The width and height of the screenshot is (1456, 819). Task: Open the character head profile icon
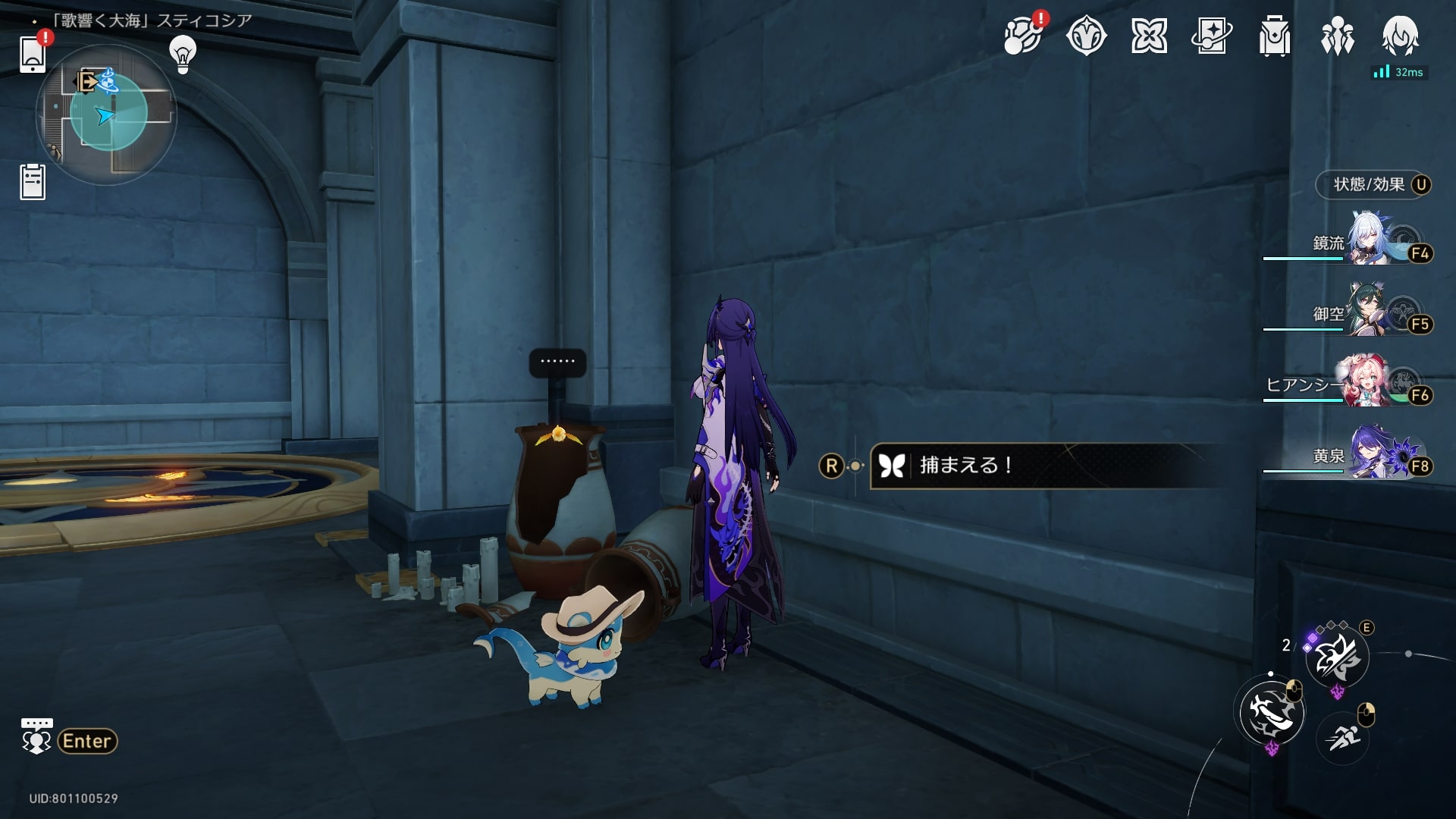[x=1400, y=36]
